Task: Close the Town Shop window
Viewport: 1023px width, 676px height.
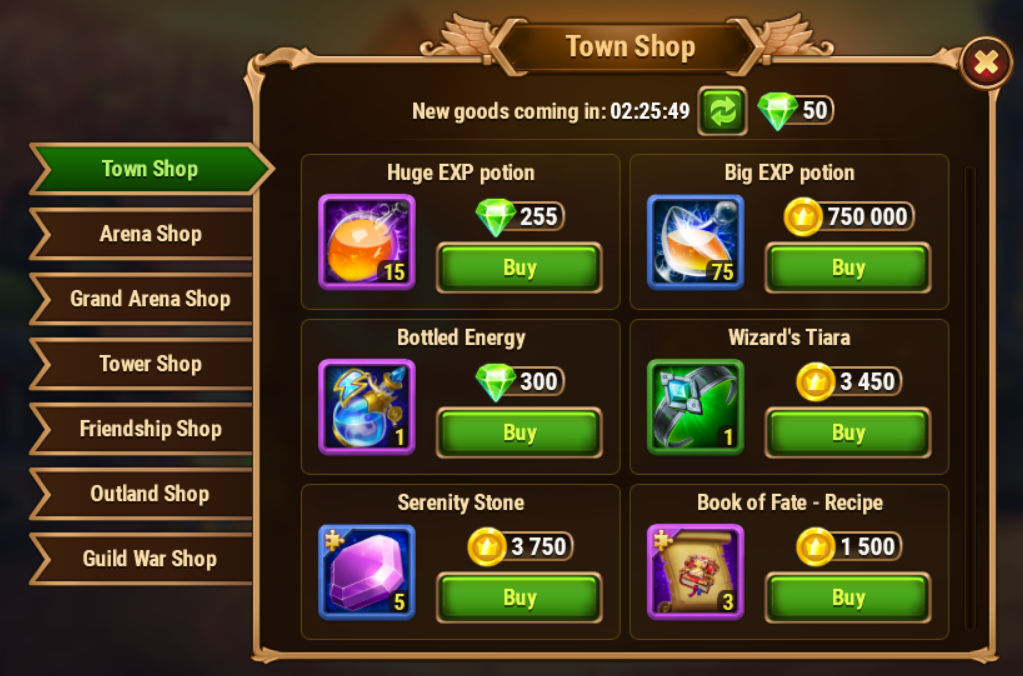Action: pyautogui.click(x=986, y=64)
